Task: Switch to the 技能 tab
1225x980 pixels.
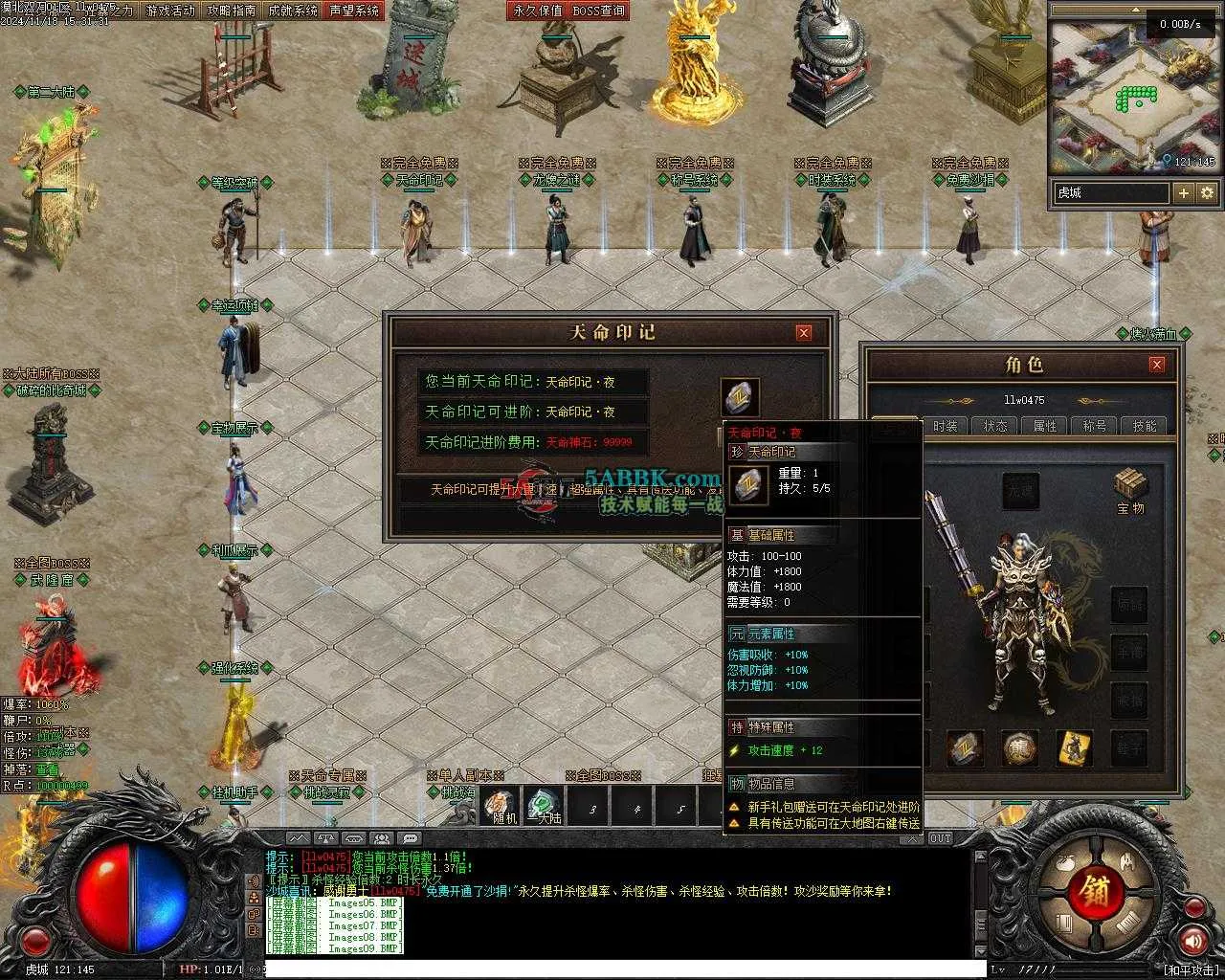Action: (x=1145, y=426)
